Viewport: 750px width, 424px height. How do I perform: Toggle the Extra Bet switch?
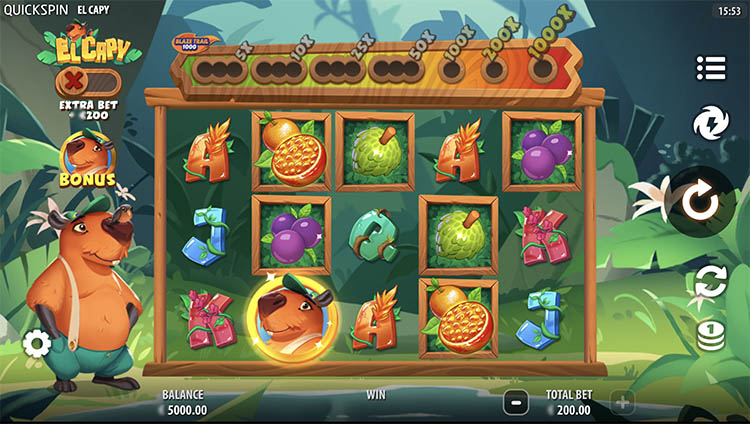point(87,81)
